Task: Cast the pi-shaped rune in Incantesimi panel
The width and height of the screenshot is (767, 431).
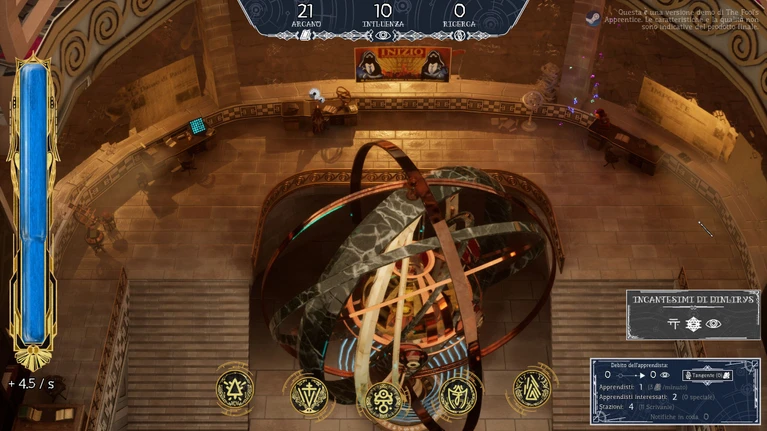Action: [x=674, y=324]
